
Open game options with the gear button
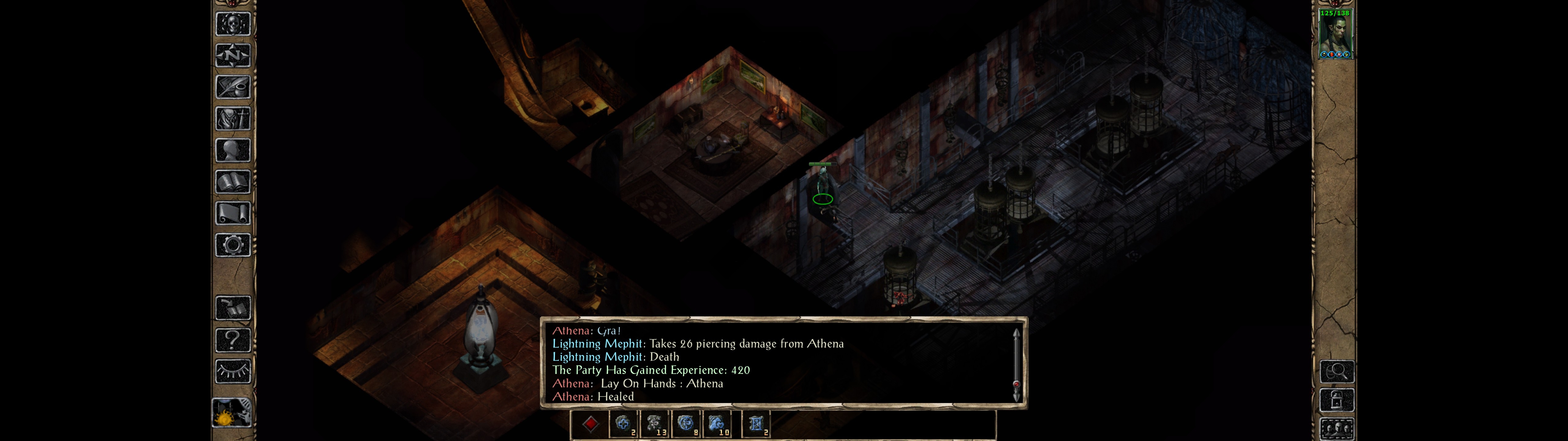click(x=232, y=246)
